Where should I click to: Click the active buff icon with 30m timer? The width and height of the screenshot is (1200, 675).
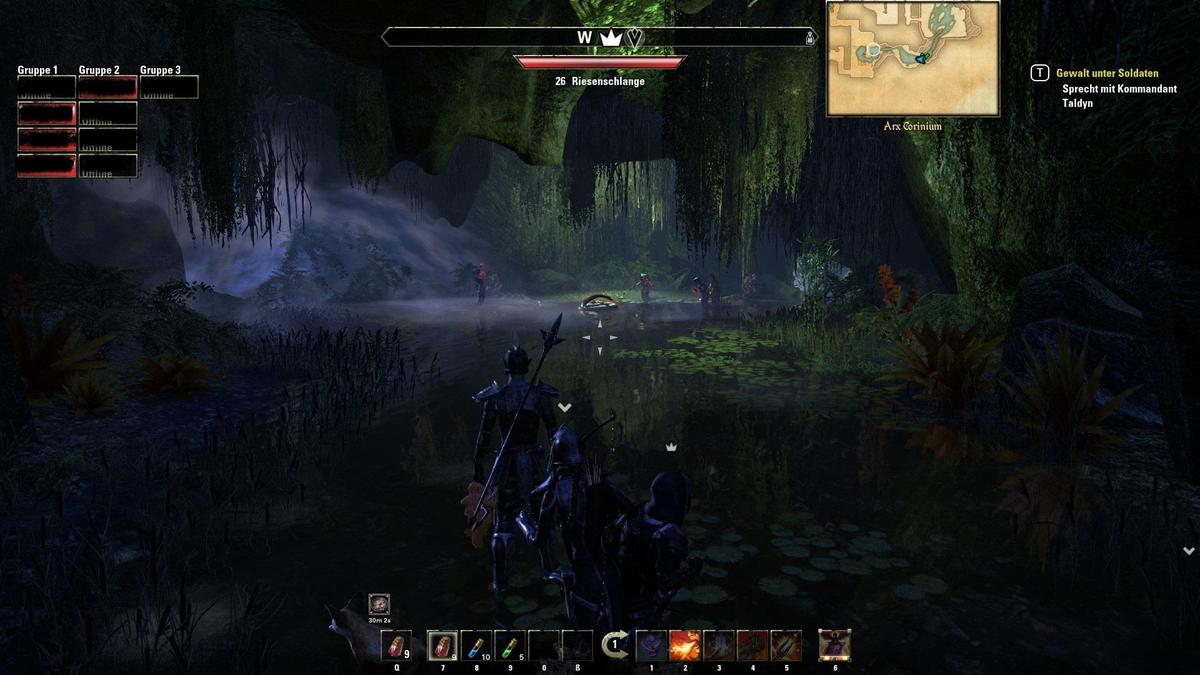pyautogui.click(x=379, y=604)
